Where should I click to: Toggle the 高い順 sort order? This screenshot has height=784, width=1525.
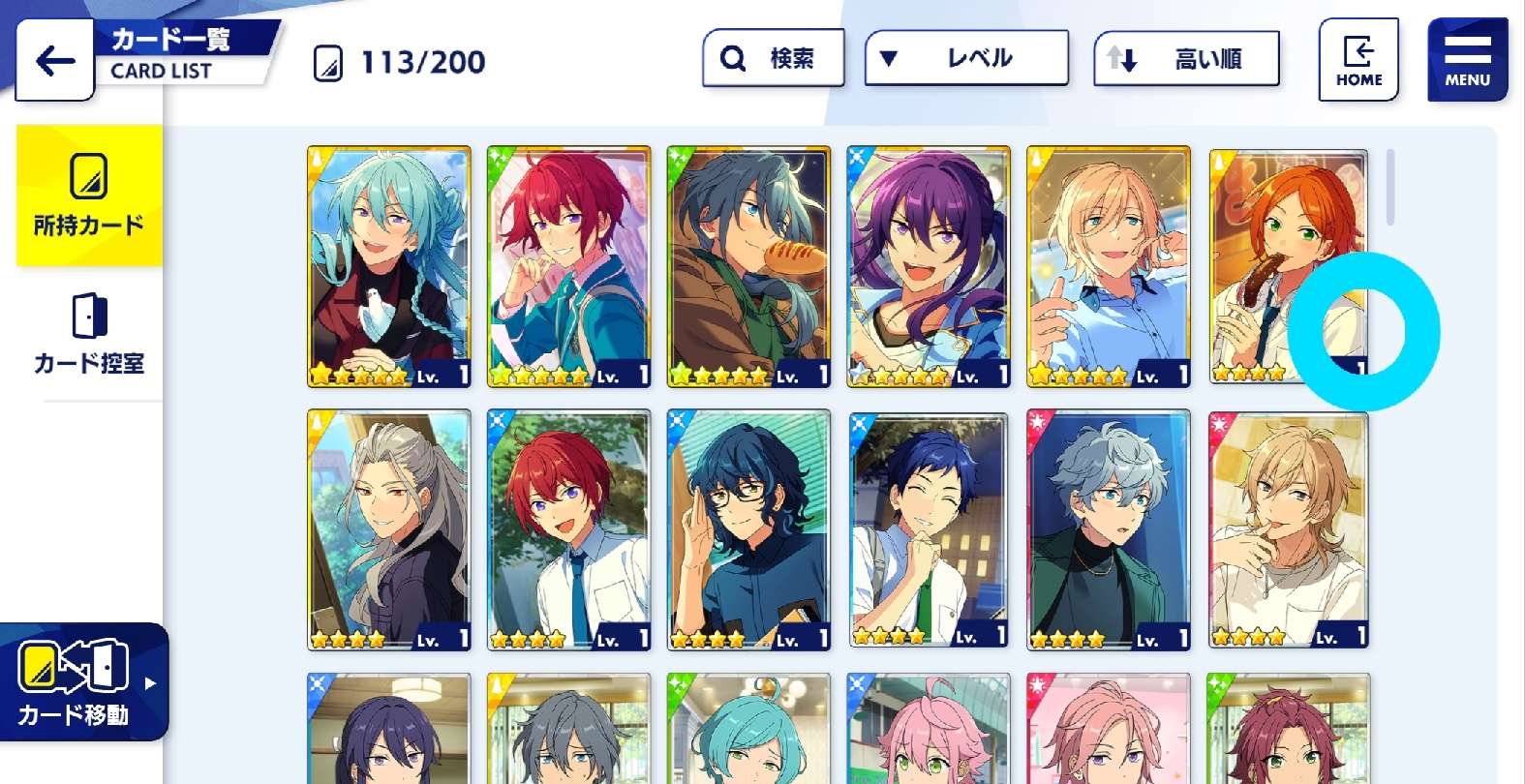coord(1186,59)
